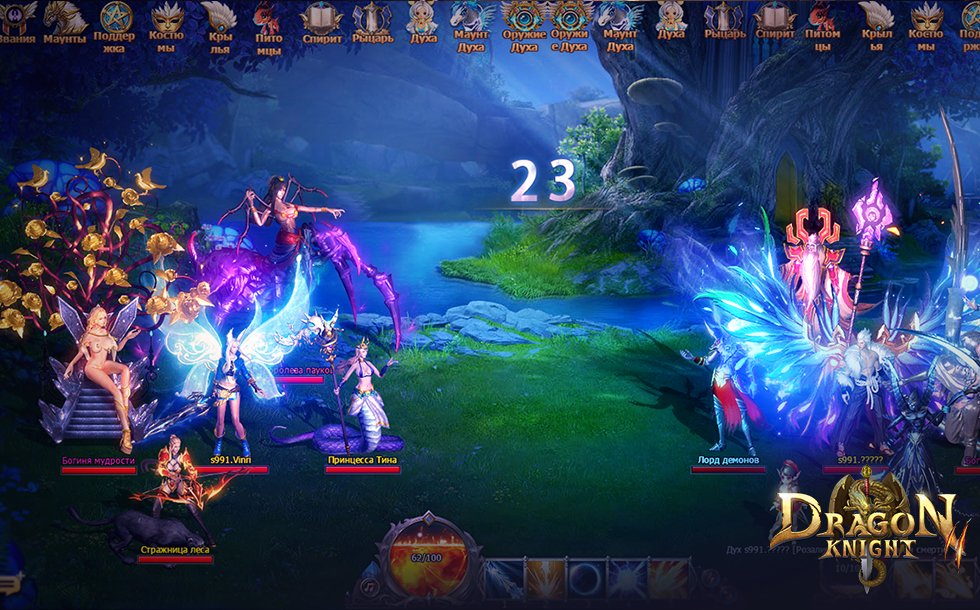Cast the dark eclipse ring skill
Screen dimensions: 980x610
pos(585,579)
